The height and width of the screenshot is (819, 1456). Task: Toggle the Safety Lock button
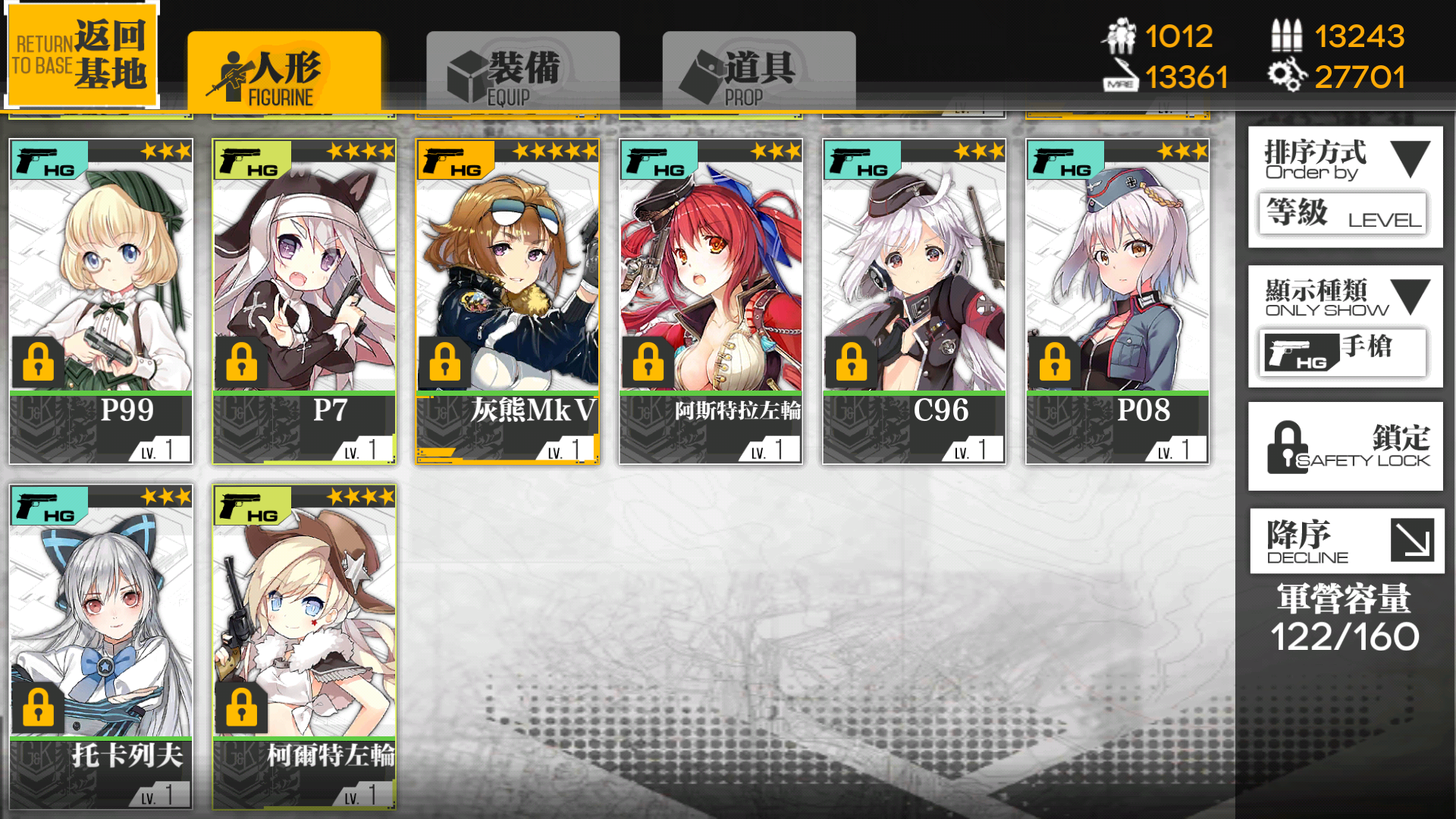(1345, 447)
